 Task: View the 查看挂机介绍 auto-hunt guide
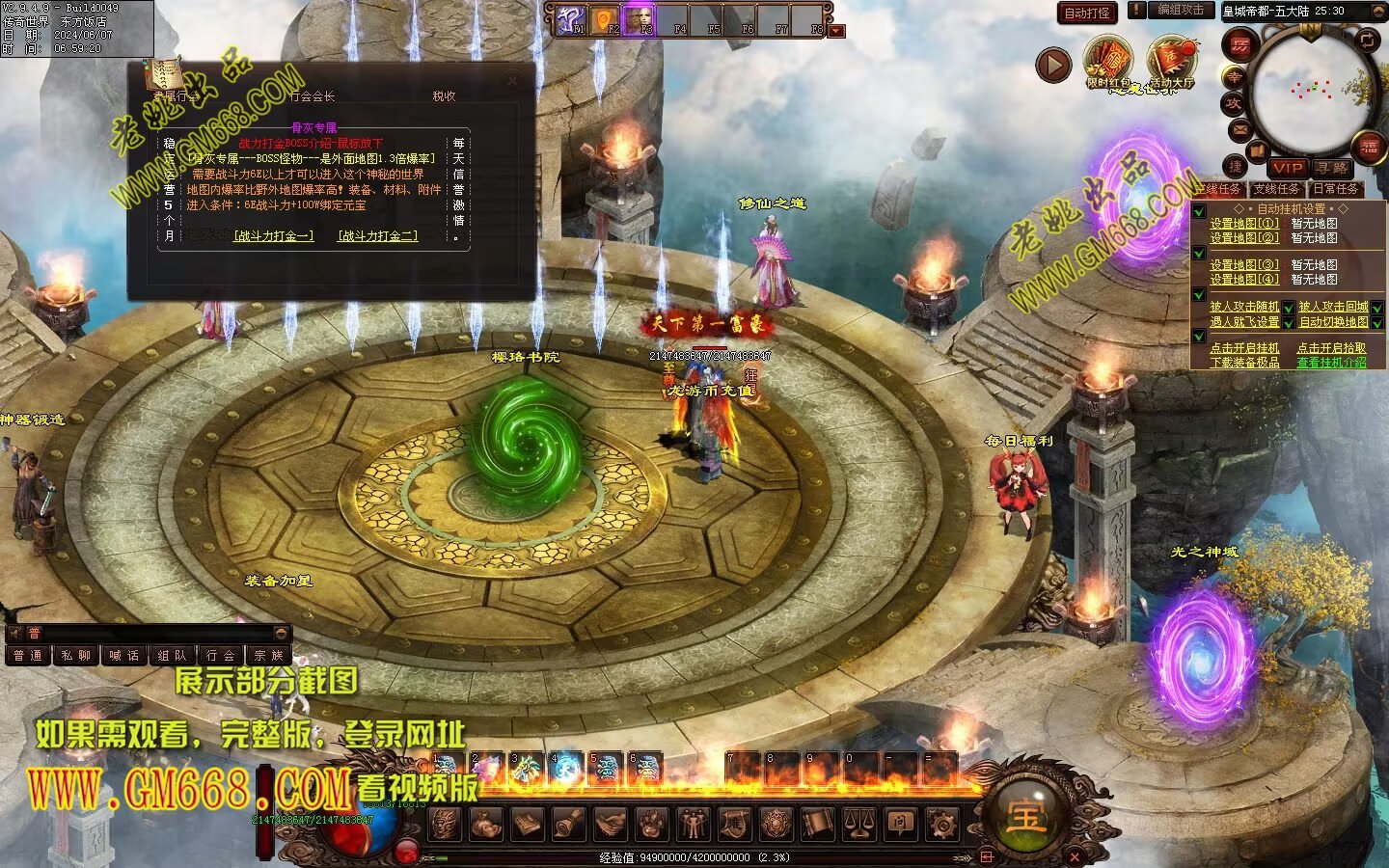point(1331,363)
